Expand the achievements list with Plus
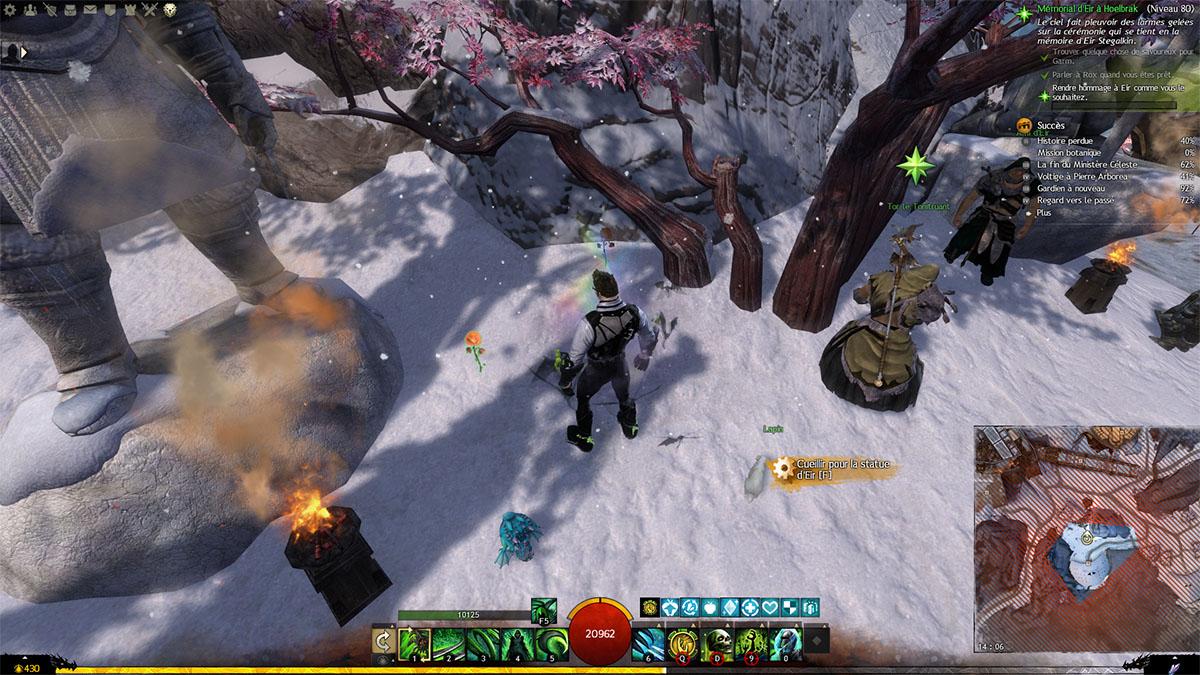 click(1044, 213)
